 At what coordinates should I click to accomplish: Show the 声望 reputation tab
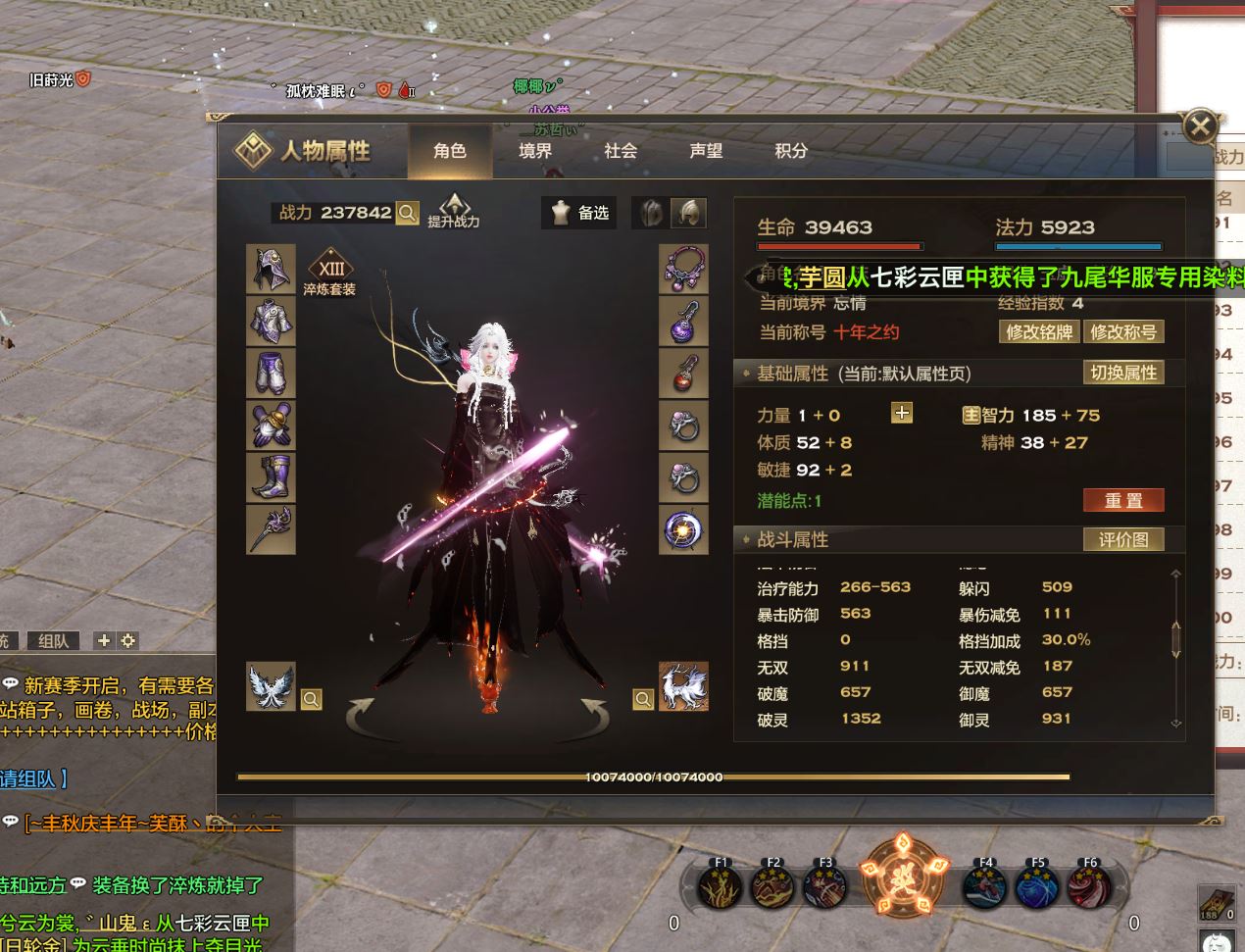(706, 151)
